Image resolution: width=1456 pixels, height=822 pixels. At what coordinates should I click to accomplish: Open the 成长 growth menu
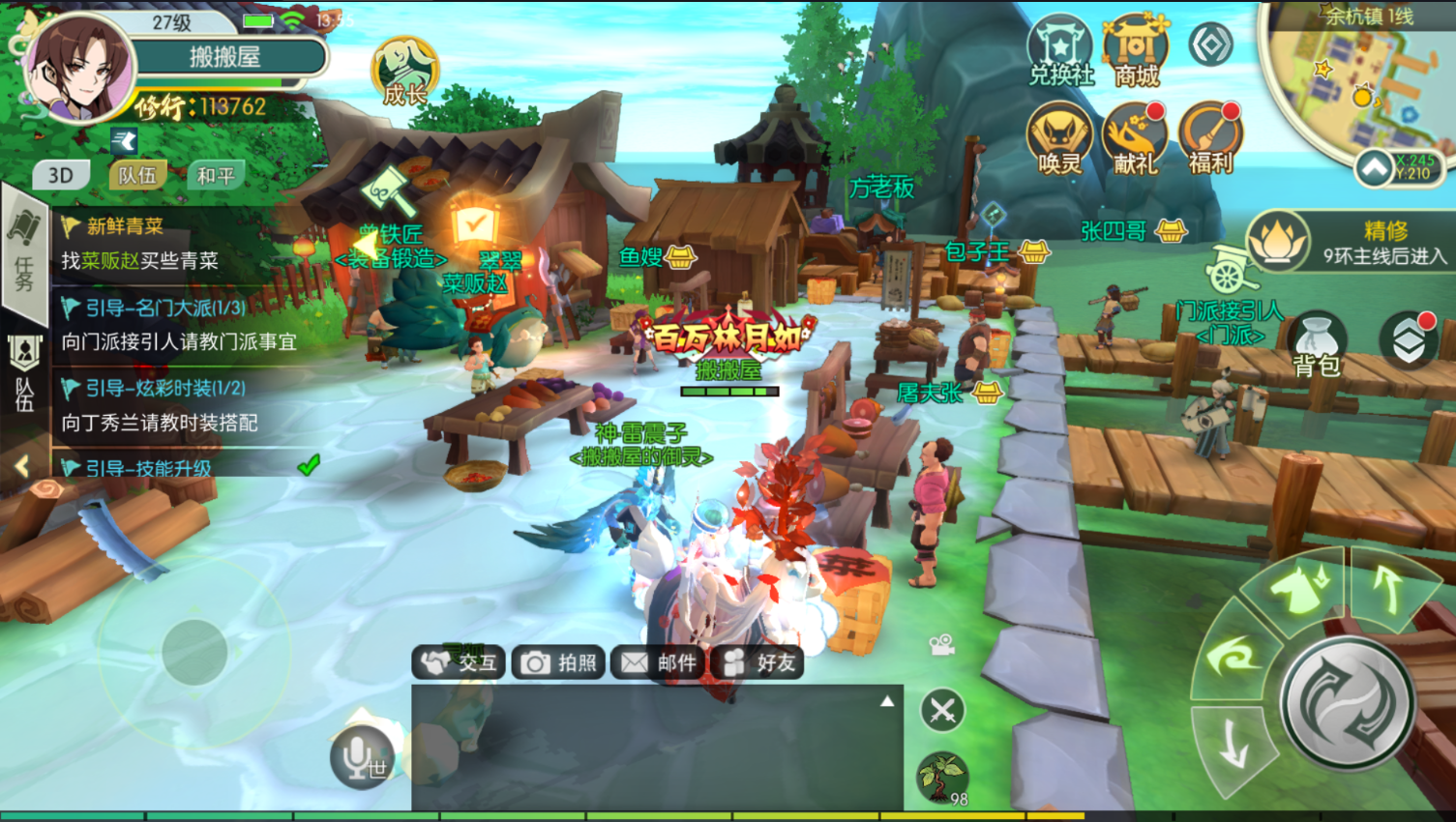pos(404,73)
